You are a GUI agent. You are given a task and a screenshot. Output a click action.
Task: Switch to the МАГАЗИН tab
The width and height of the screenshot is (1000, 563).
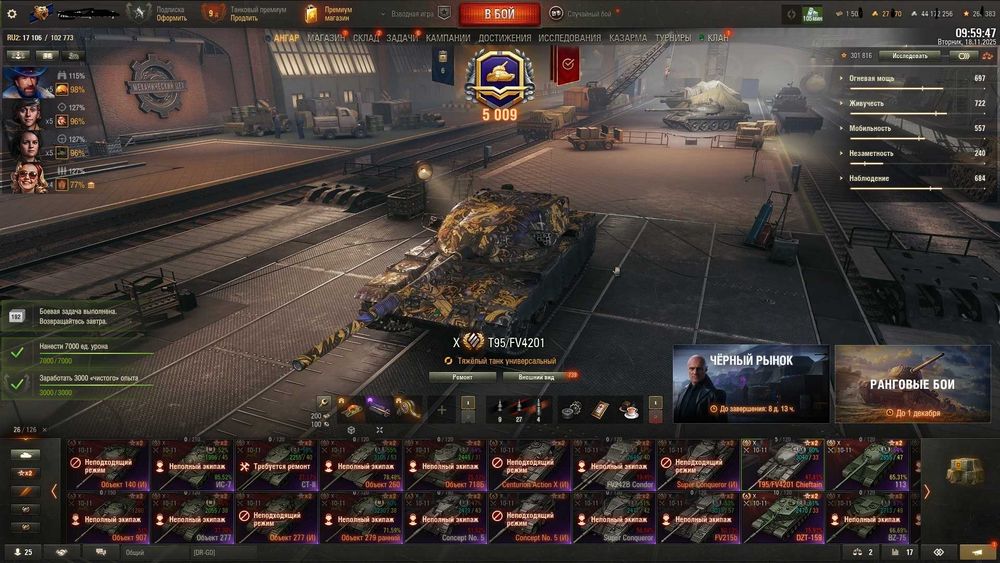(326, 38)
